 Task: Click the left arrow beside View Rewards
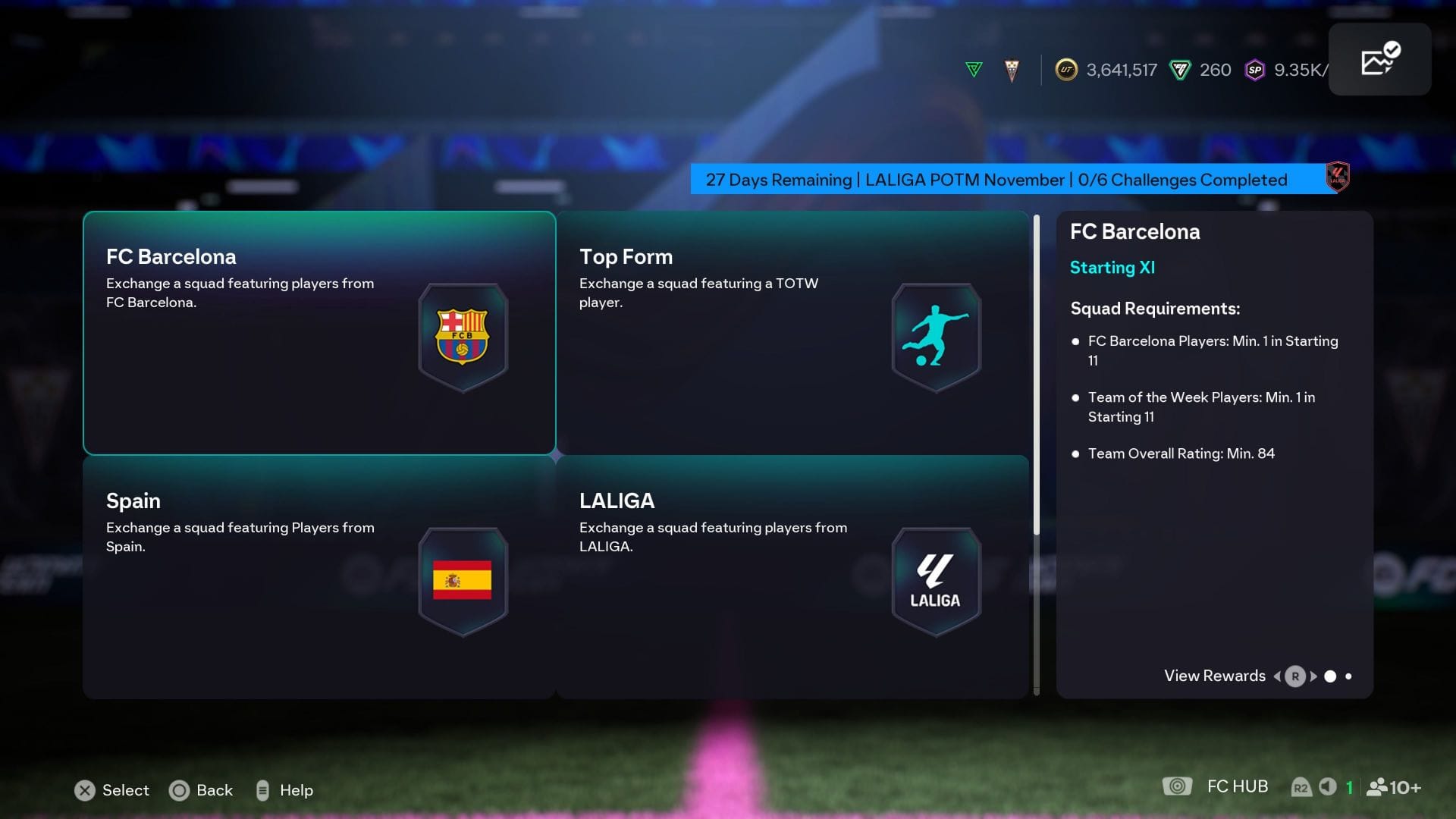pyautogui.click(x=1277, y=676)
